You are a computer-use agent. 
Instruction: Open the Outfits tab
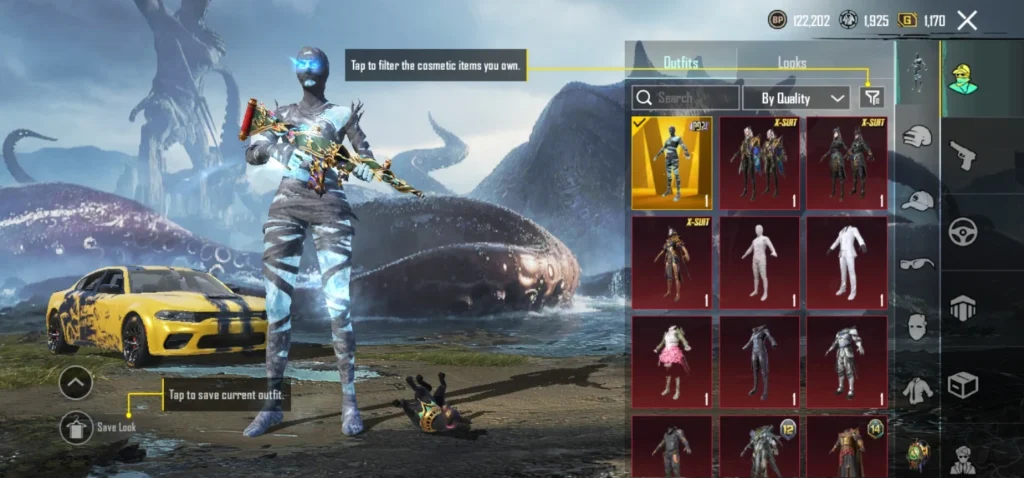(681, 62)
